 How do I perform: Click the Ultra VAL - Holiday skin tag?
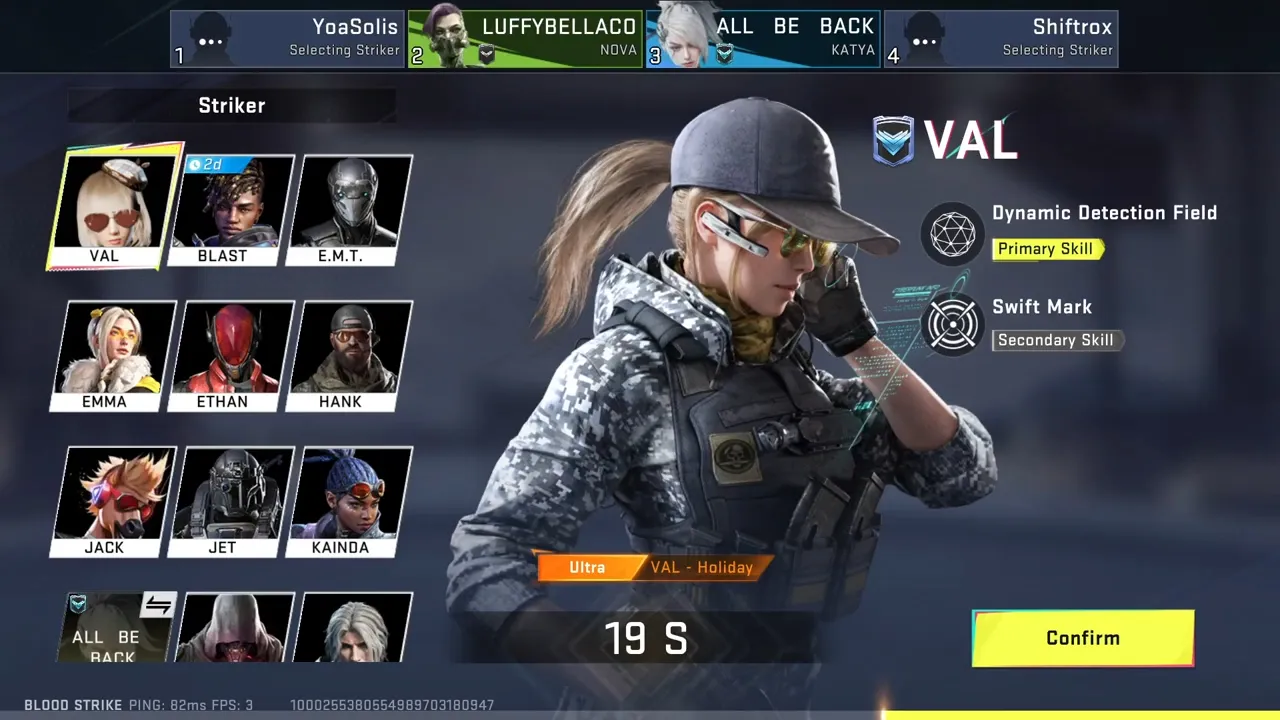(x=655, y=567)
